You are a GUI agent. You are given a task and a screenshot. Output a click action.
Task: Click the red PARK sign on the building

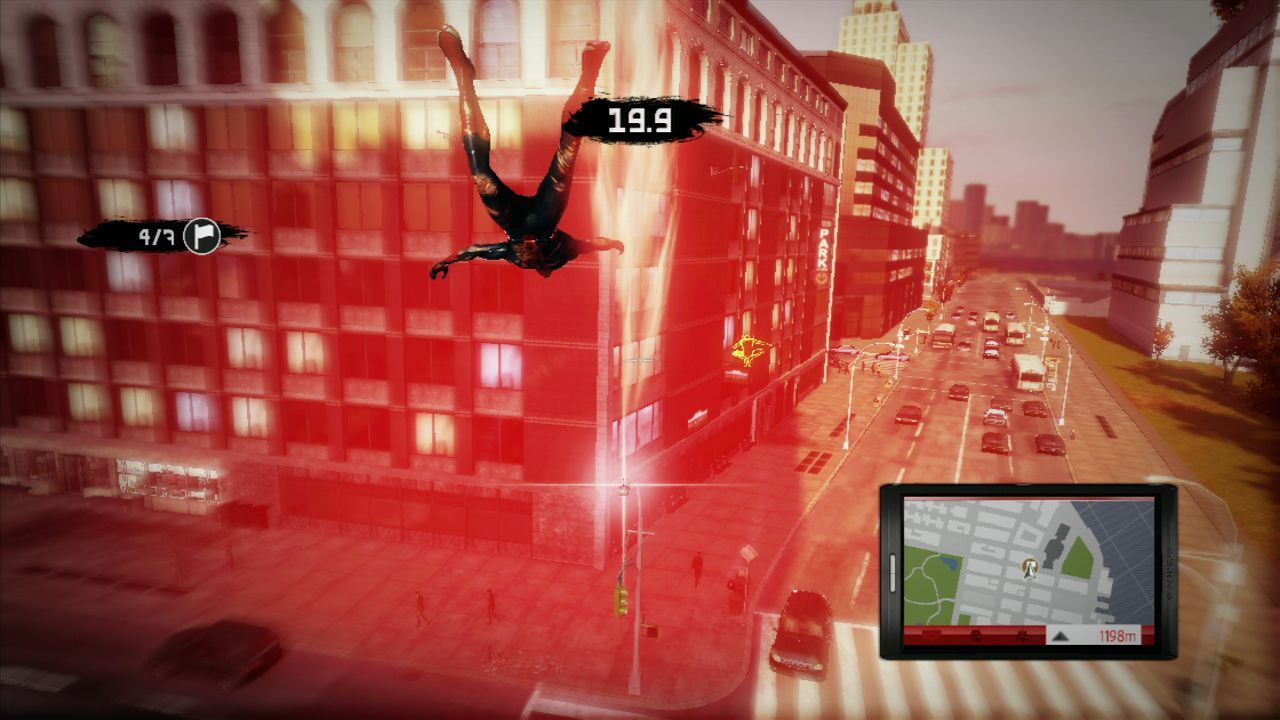(x=824, y=248)
